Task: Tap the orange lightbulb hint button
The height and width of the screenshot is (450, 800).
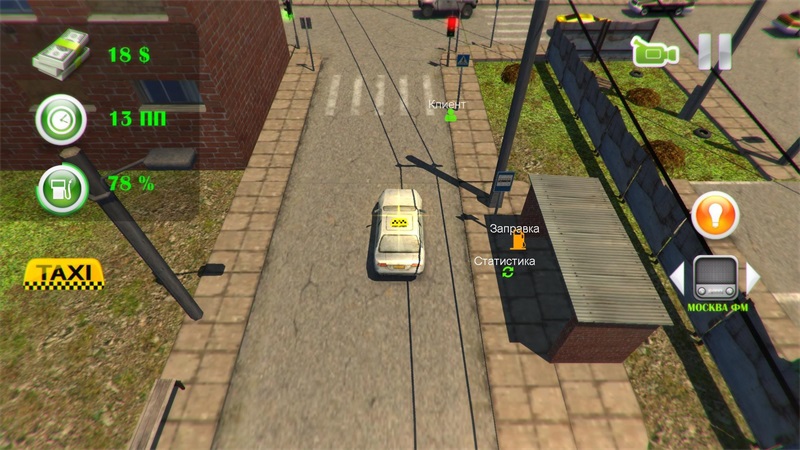Action: (x=714, y=215)
